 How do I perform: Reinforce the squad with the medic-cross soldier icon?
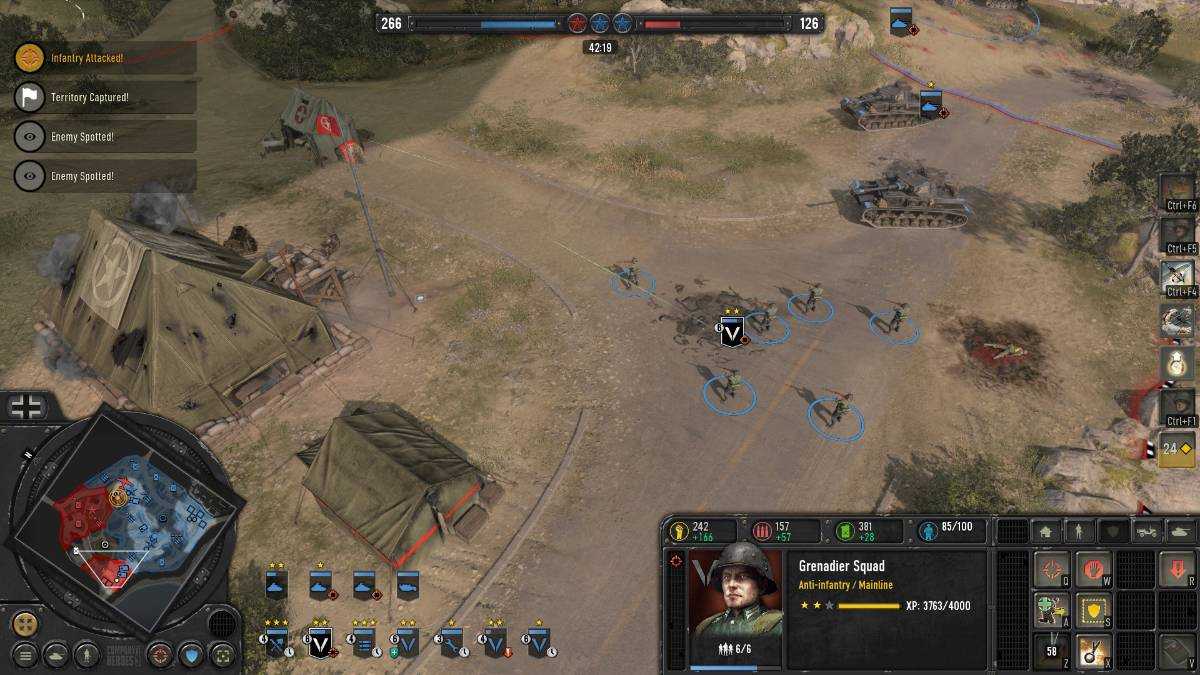click(x=1051, y=611)
